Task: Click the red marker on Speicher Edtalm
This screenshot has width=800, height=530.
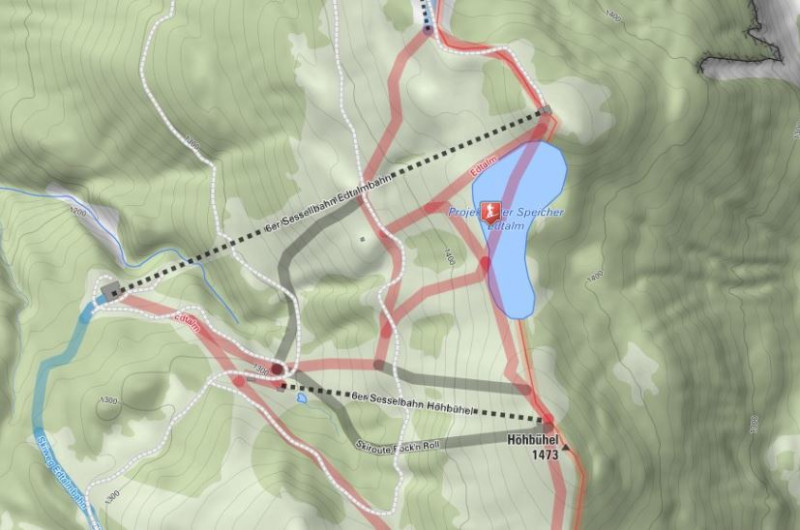Action: point(490,212)
